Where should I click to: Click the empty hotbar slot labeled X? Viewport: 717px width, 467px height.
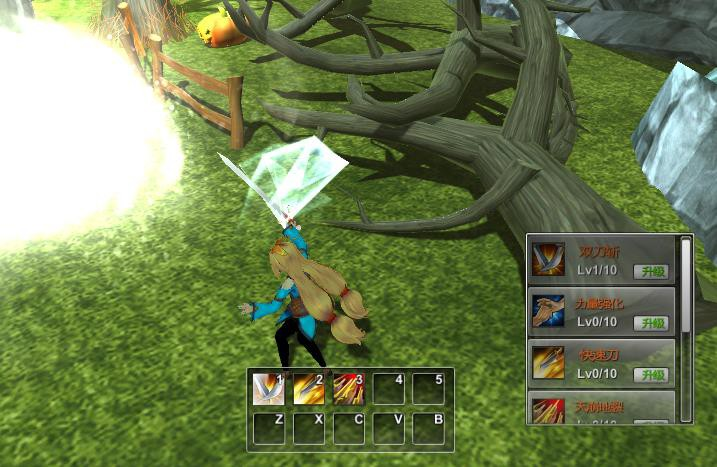(x=308, y=428)
